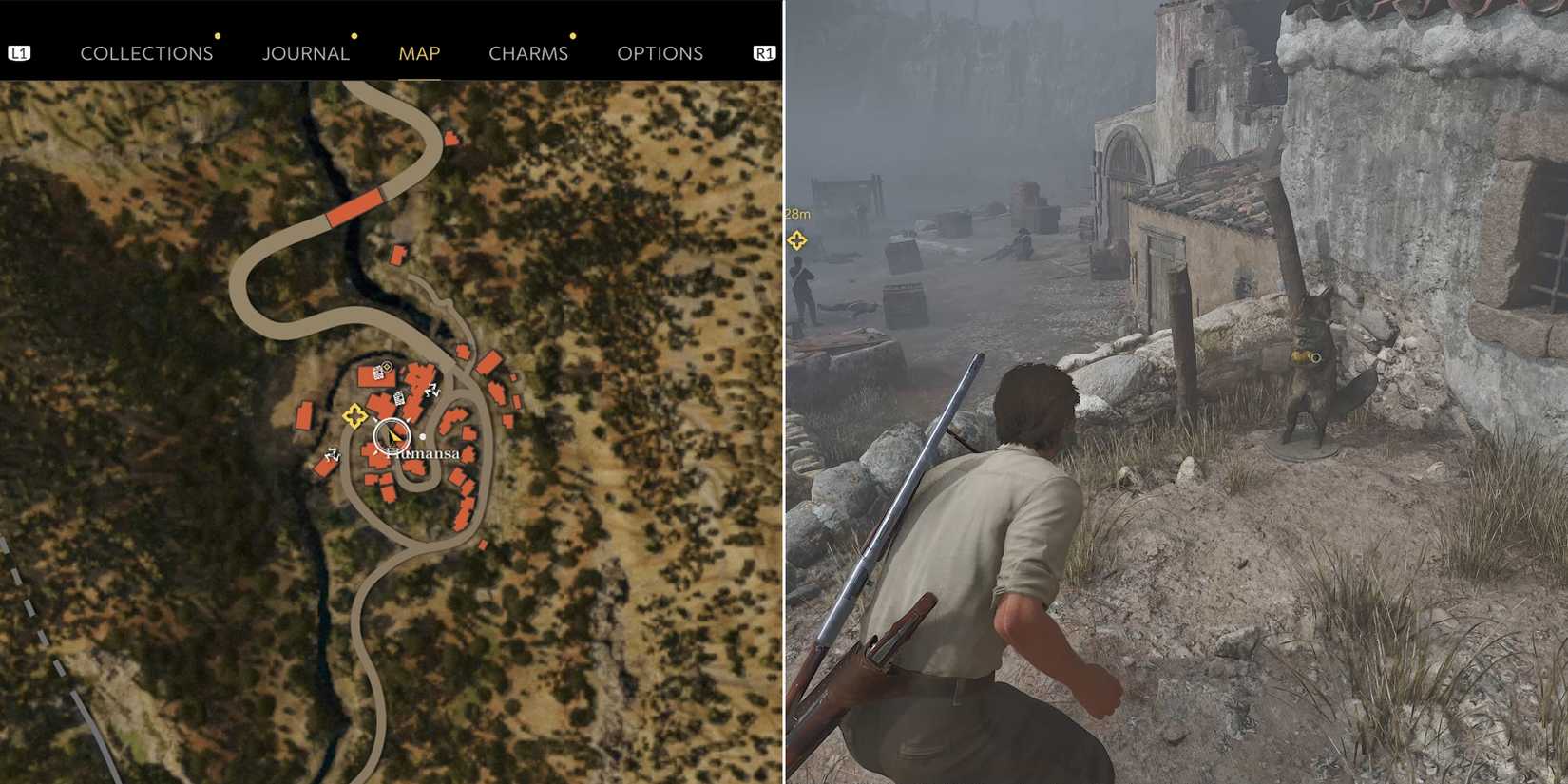Click the notification dot above COLLECTIONS

pos(219,37)
